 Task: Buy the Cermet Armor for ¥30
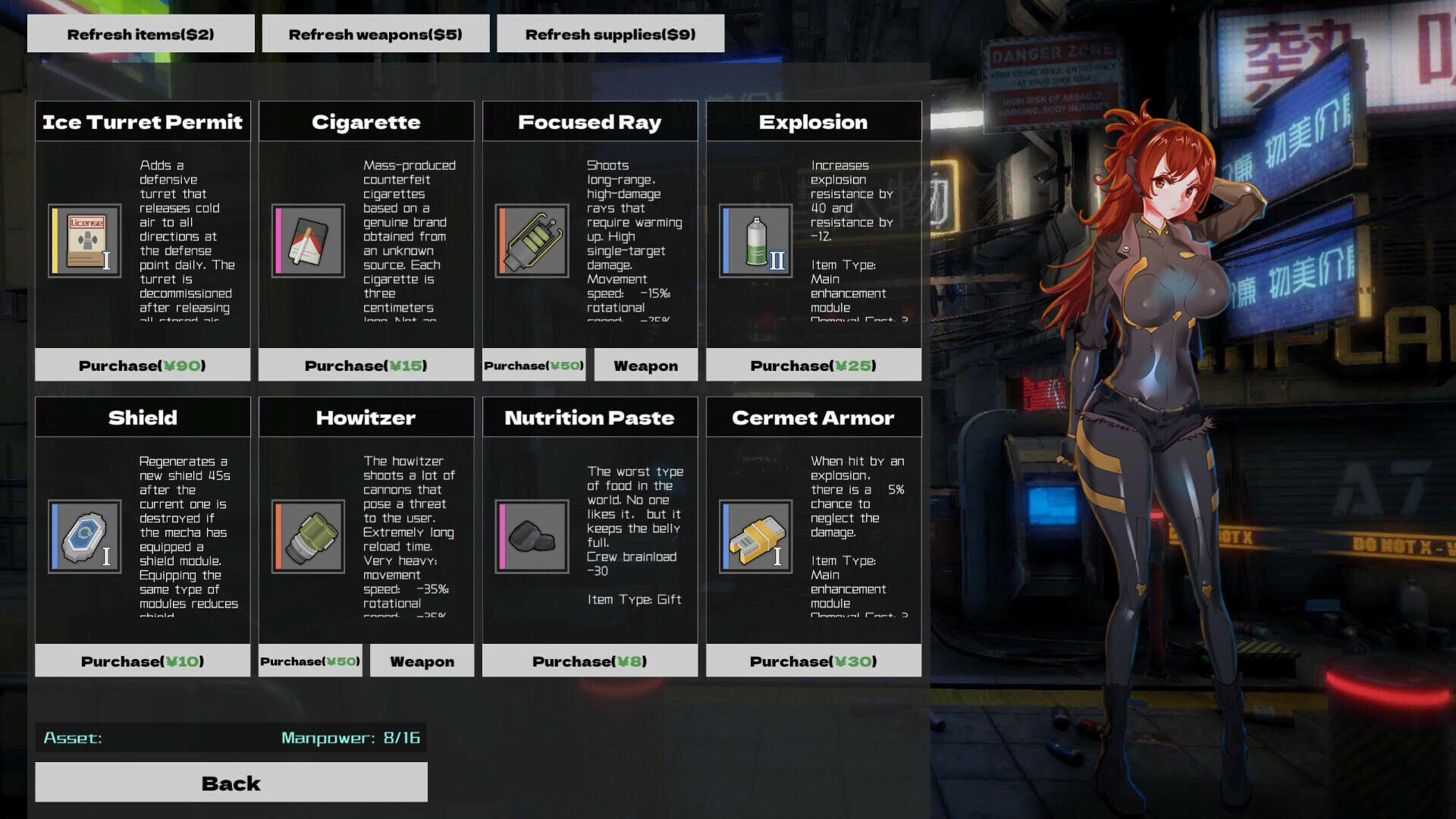814,661
